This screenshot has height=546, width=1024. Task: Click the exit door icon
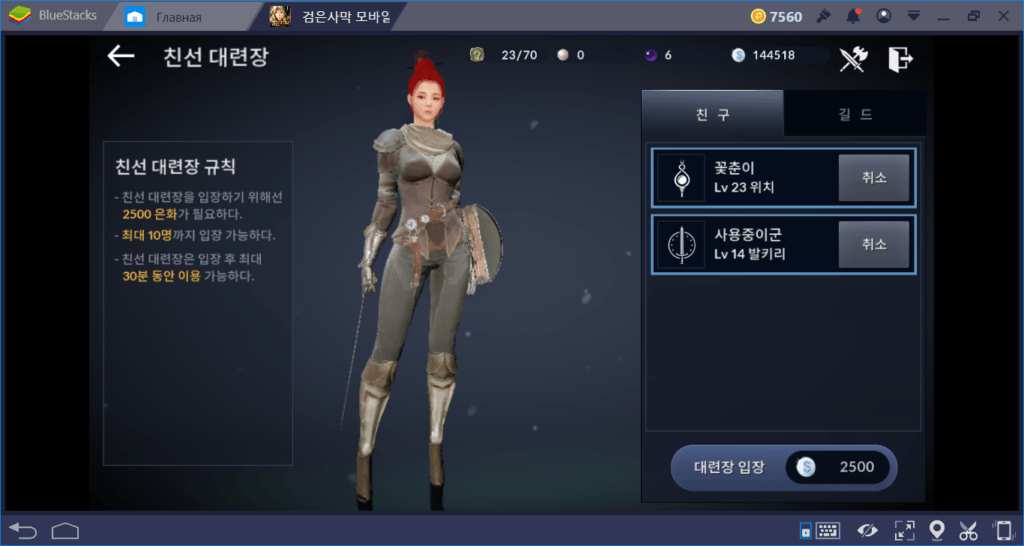point(900,59)
